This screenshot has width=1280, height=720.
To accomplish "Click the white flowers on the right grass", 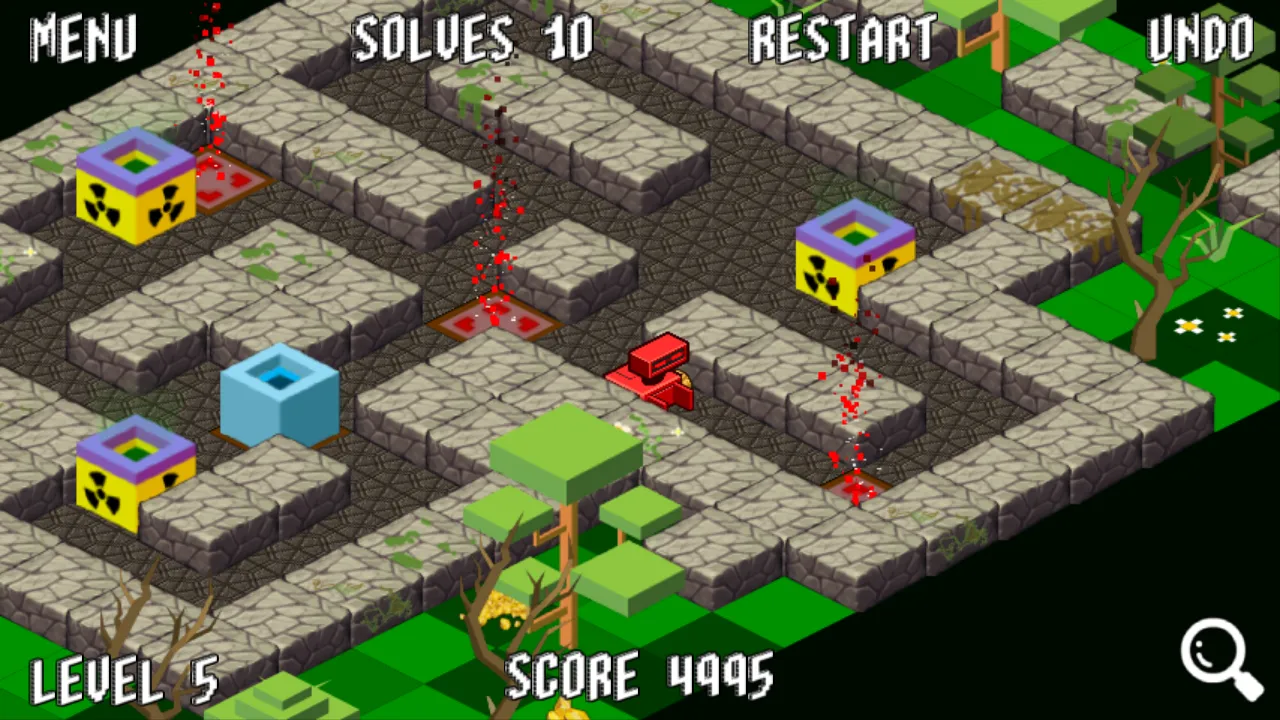I will click(x=1210, y=325).
